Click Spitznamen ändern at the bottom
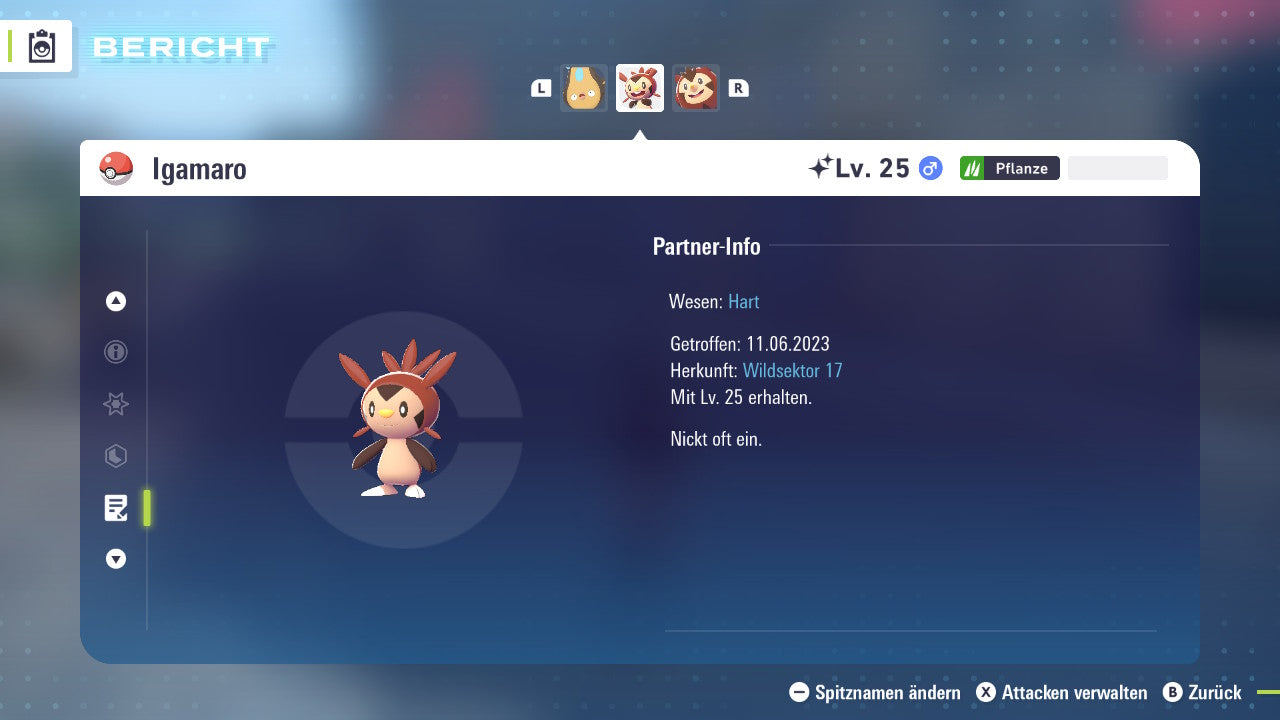Image resolution: width=1280 pixels, height=720 pixels. [x=887, y=692]
